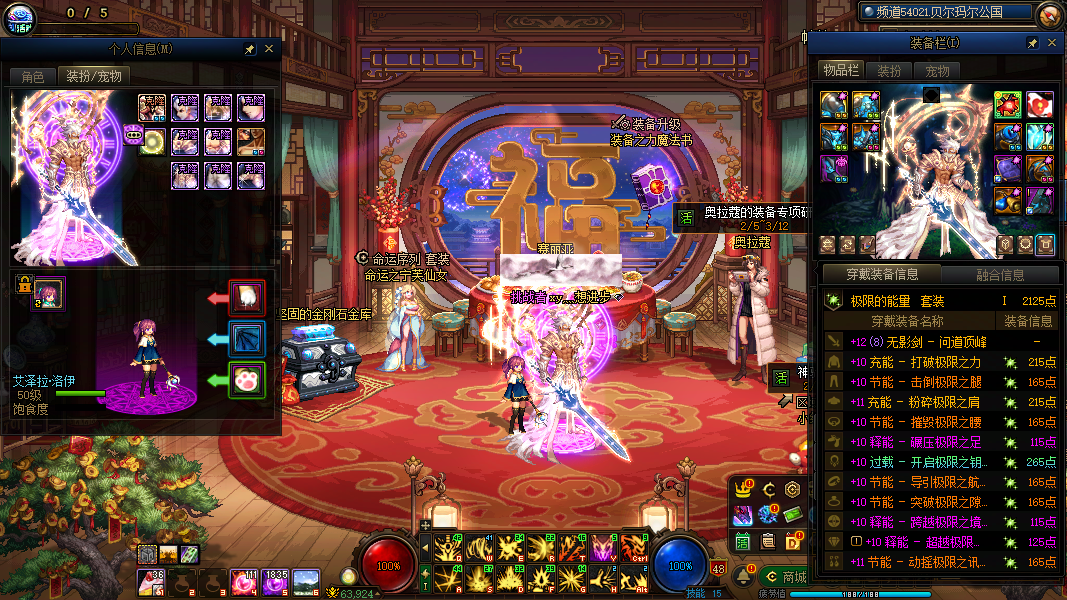1067x600 pixels.
Task: Select the blue wing pet equipment slot
Action: point(247,339)
